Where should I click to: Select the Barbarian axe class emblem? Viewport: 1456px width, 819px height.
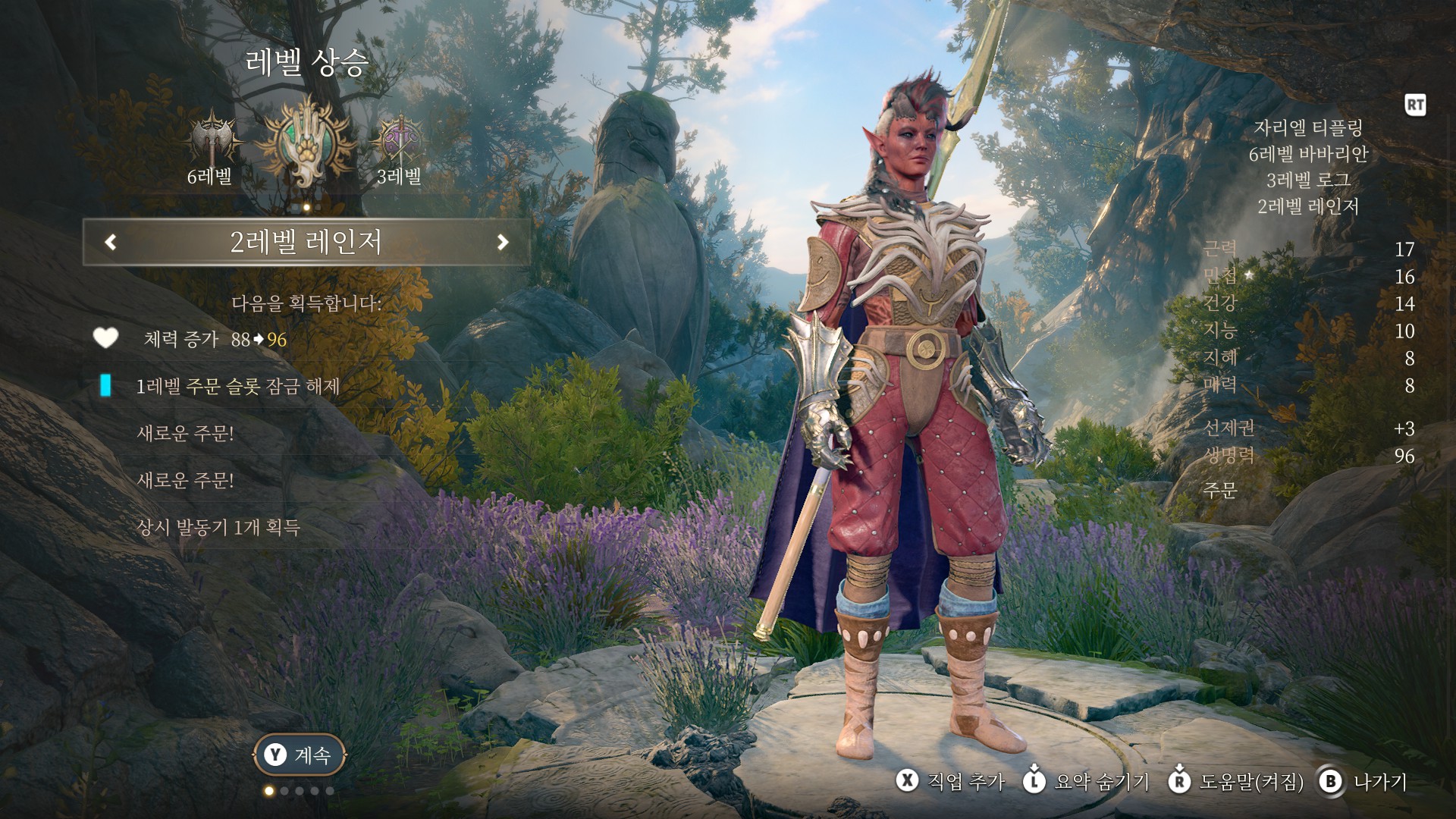(x=209, y=142)
